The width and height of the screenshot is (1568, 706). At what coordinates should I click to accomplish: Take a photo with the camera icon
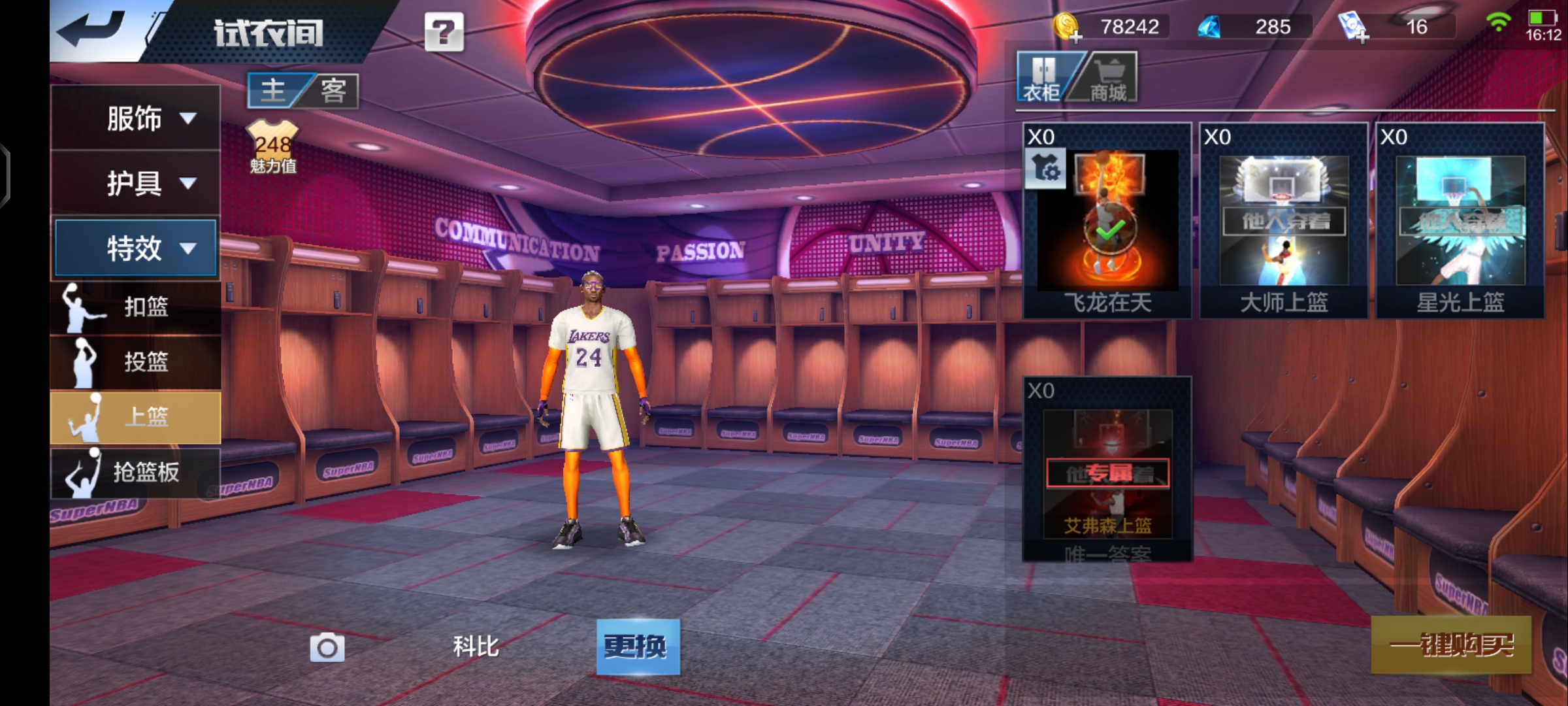327,647
